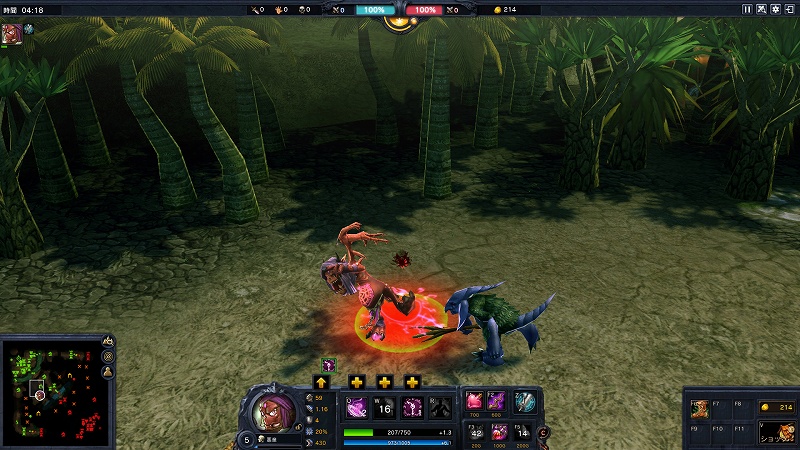Use the blue round blade item

pos(525,401)
